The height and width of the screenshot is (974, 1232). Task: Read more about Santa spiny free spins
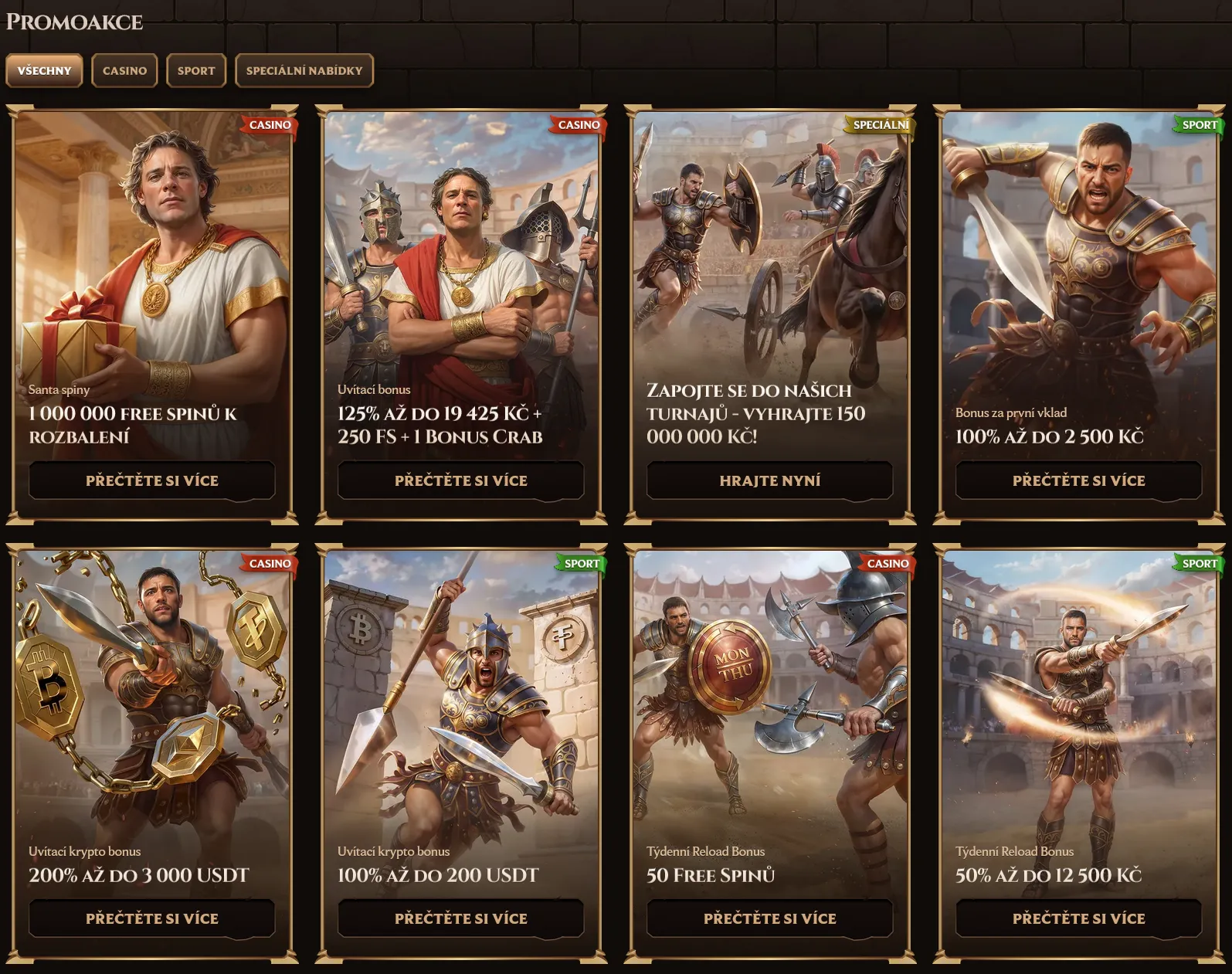[x=152, y=480]
